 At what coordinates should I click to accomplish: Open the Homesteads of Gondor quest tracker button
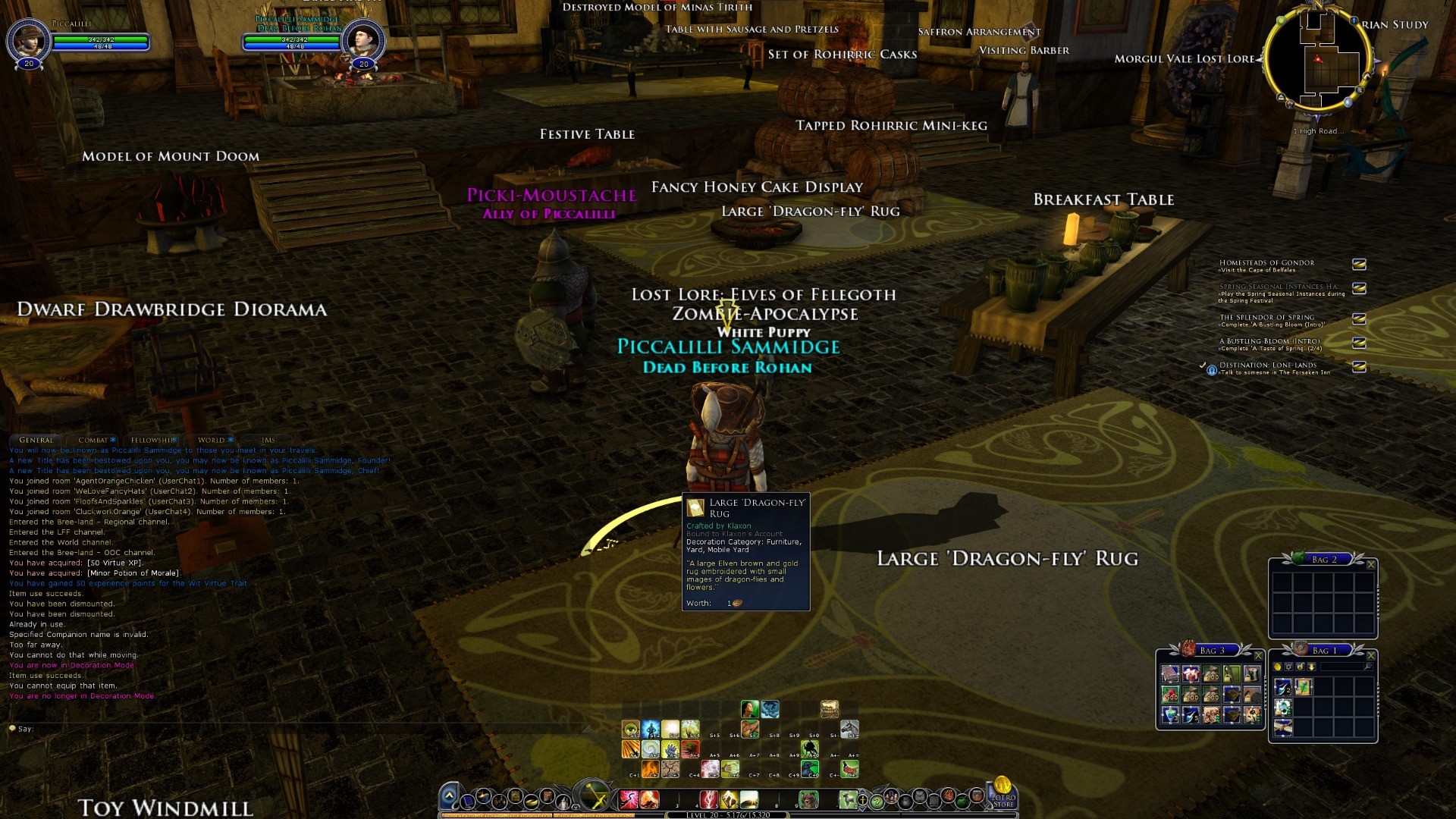coord(1359,264)
